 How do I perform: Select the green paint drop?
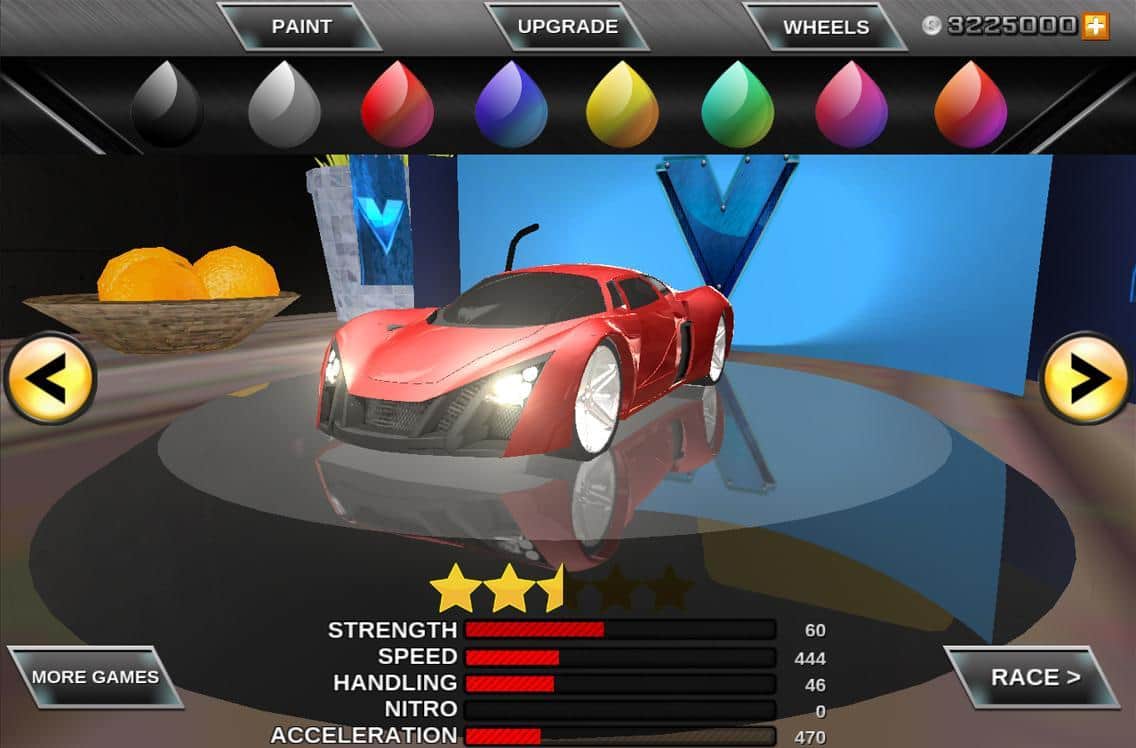(738, 105)
